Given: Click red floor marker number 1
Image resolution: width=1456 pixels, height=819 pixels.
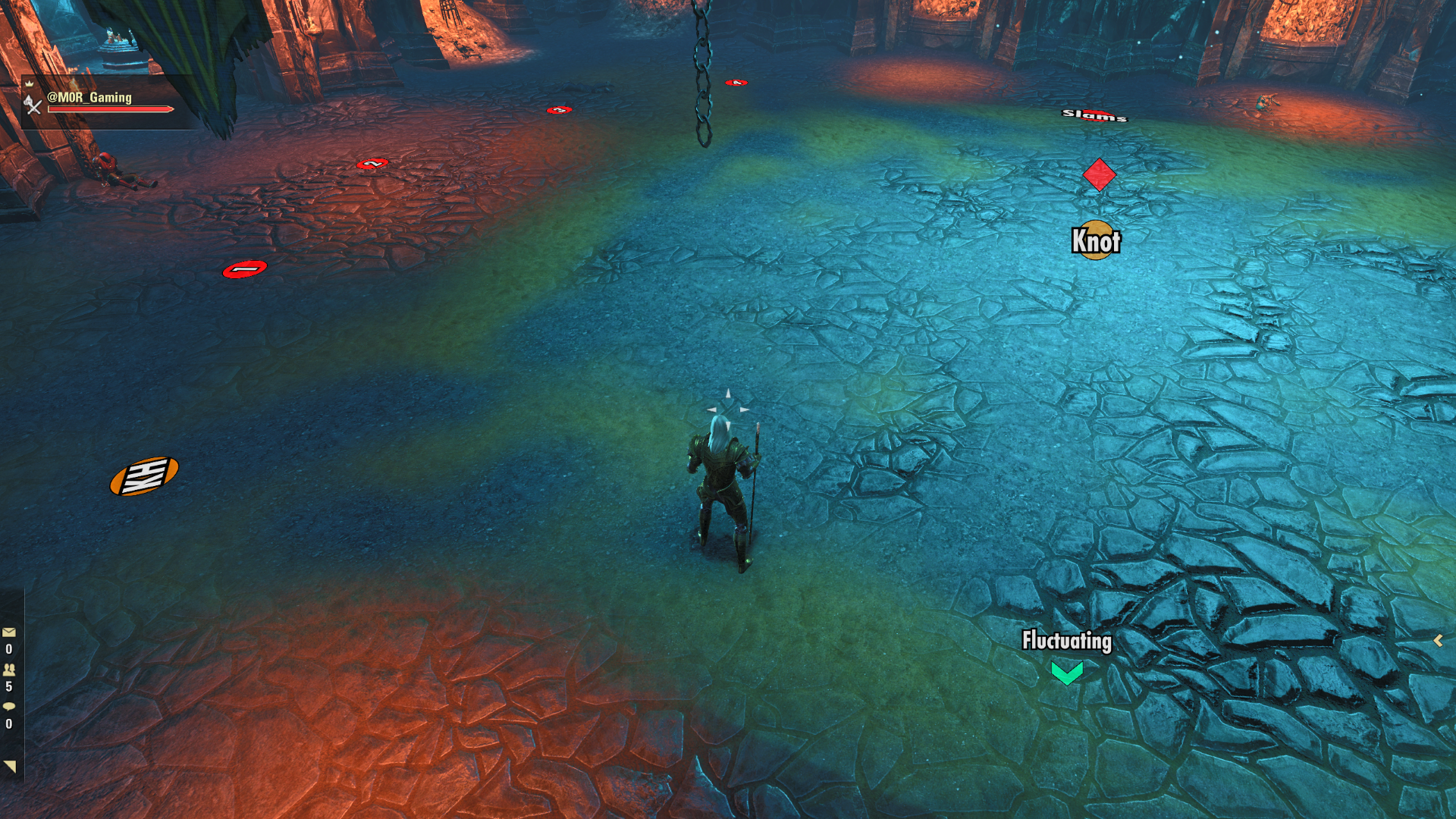Looking at the screenshot, I should (243, 269).
